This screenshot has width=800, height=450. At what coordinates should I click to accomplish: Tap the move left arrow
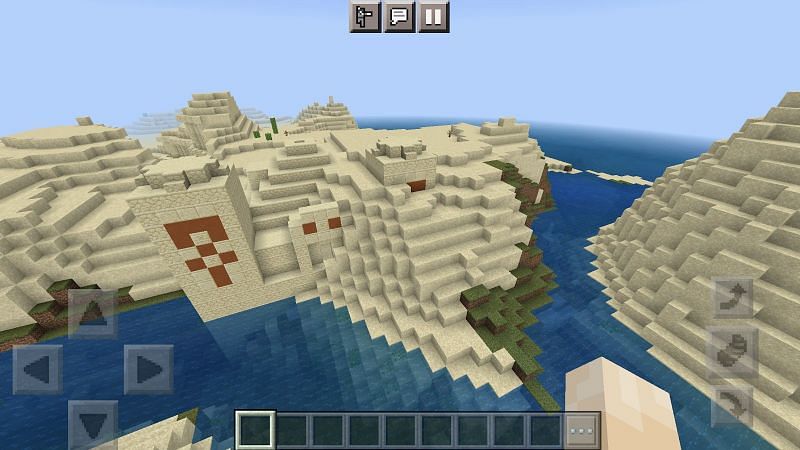(37, 368)
